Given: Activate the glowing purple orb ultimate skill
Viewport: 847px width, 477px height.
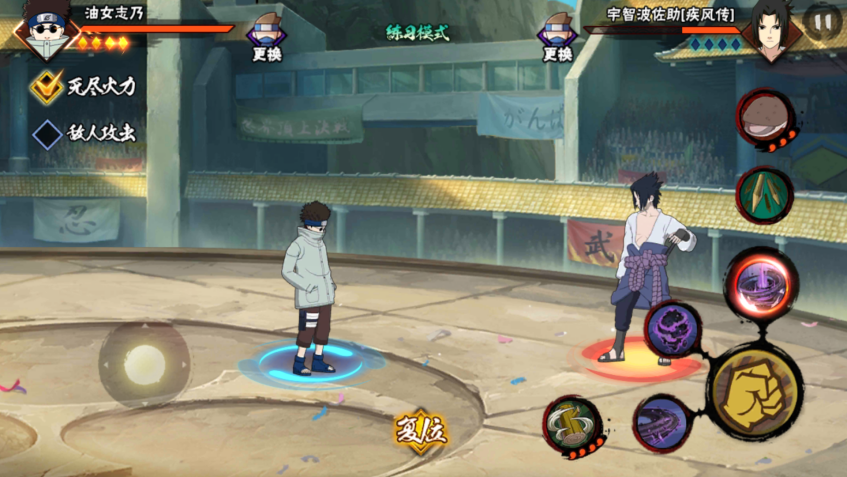Looking at the screenshot, I should click(761, 284).
